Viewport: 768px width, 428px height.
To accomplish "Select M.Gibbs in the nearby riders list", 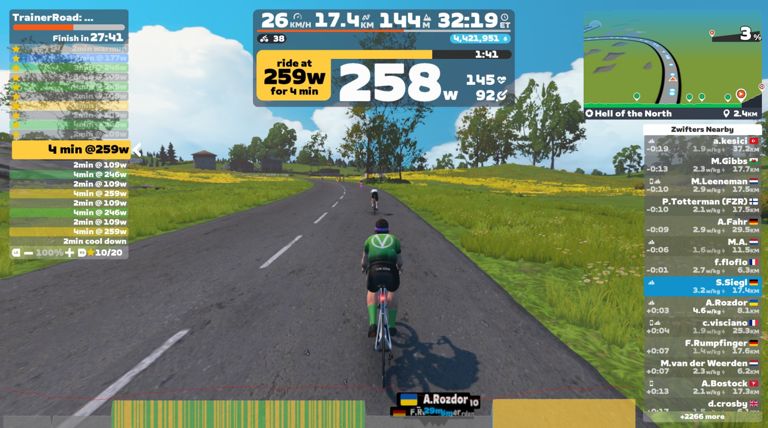I will [704, 164].
